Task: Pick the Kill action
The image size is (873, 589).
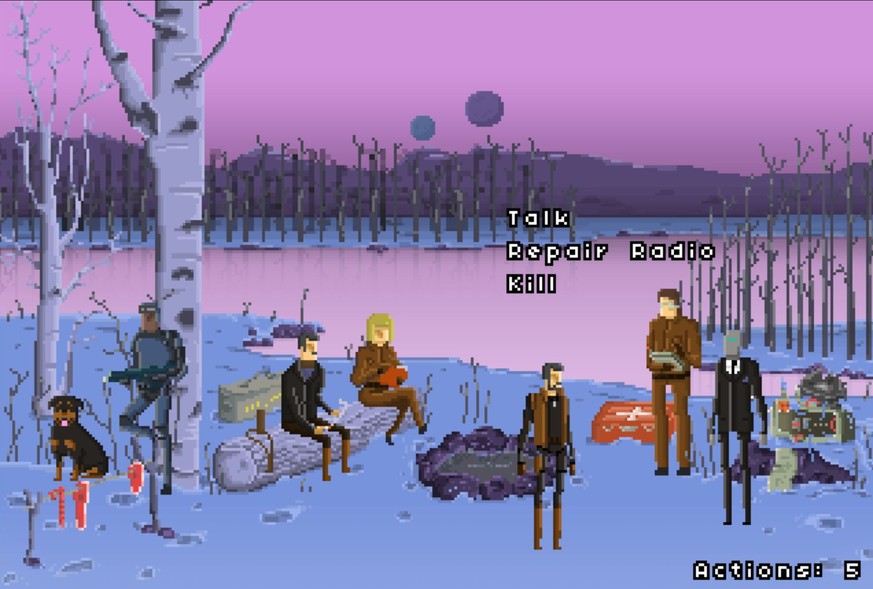Action: (x=531, y=284)
